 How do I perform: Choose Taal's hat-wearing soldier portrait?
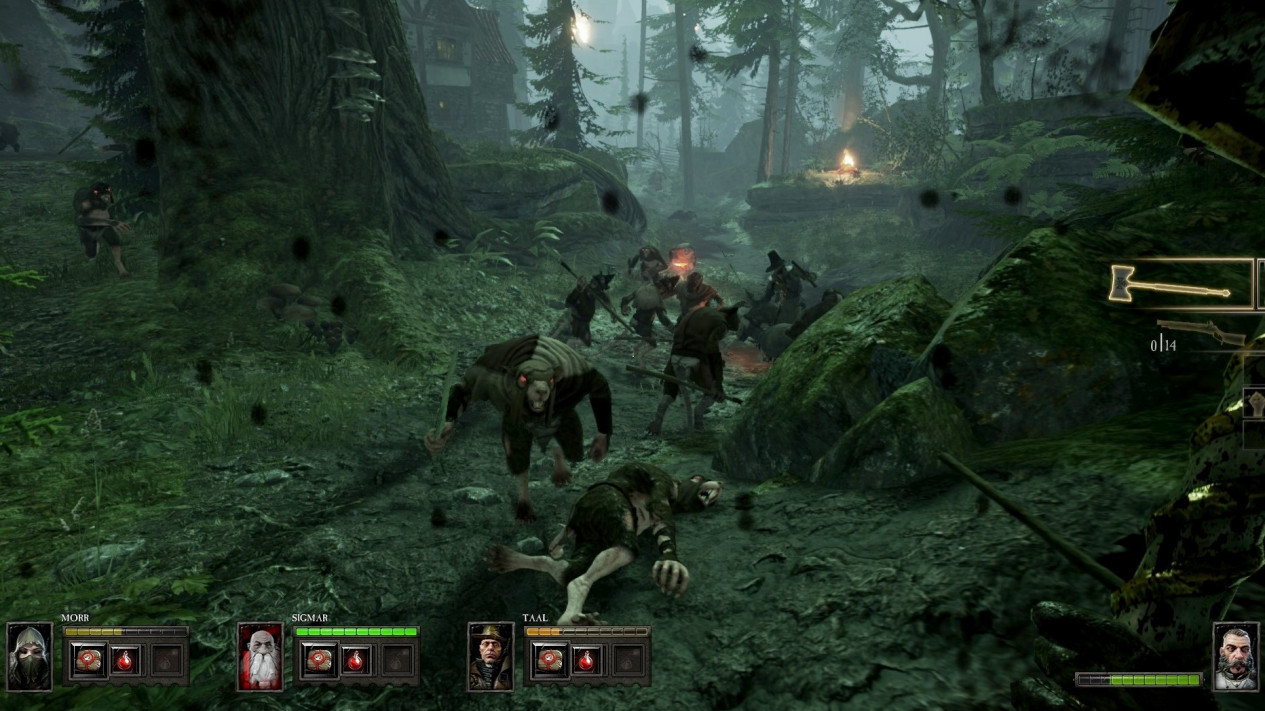pos(491,657)
